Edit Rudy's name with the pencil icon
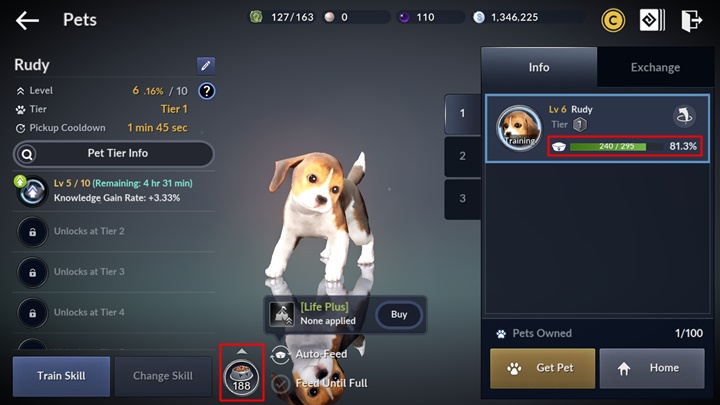Image resolution: width=720 pixels, height=405 pixels. click(x=205, y=66)
